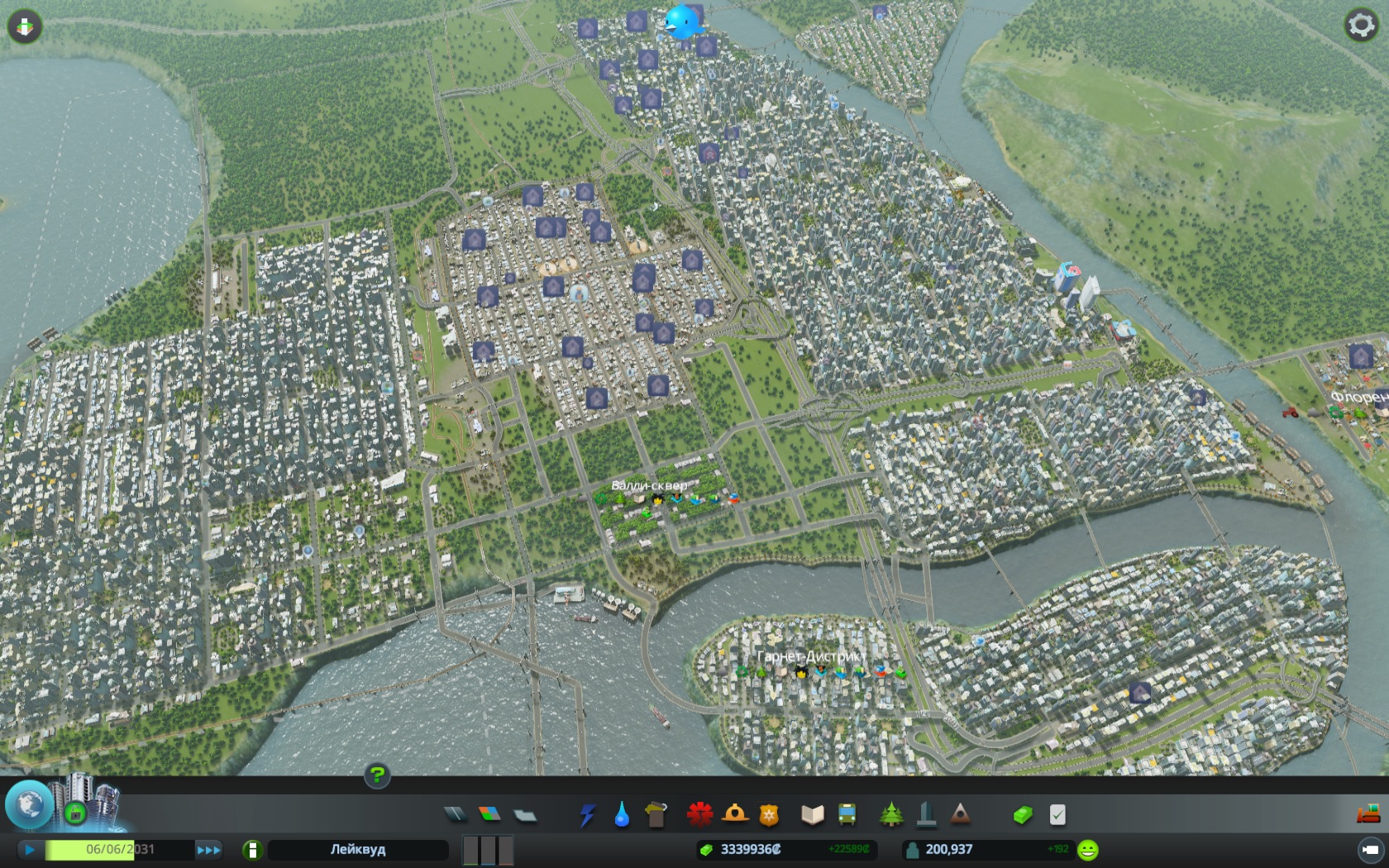Open the Healthcare red cross menu

point(699,815)
